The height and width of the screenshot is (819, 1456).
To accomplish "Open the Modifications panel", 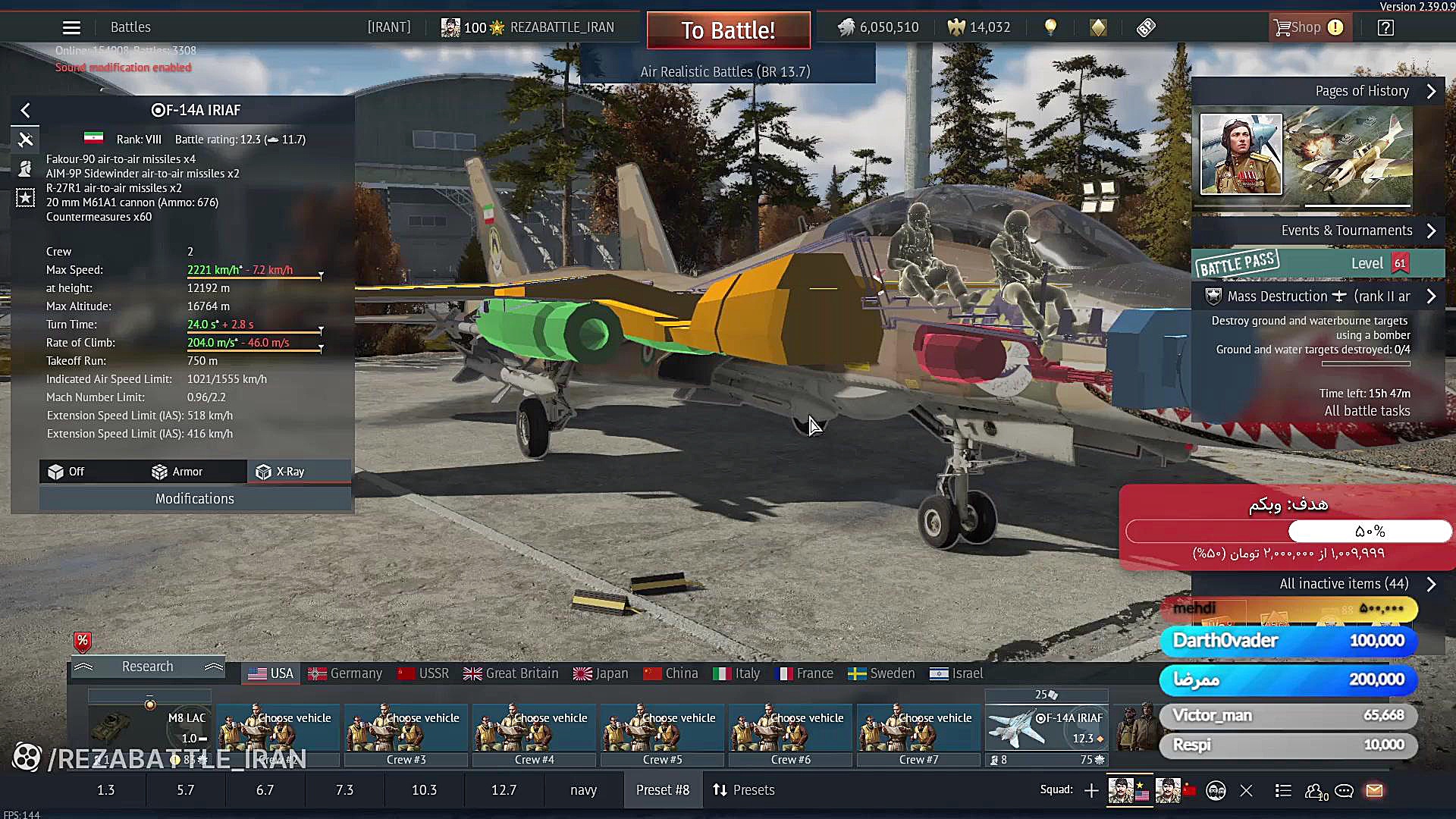I will (195, 499).
